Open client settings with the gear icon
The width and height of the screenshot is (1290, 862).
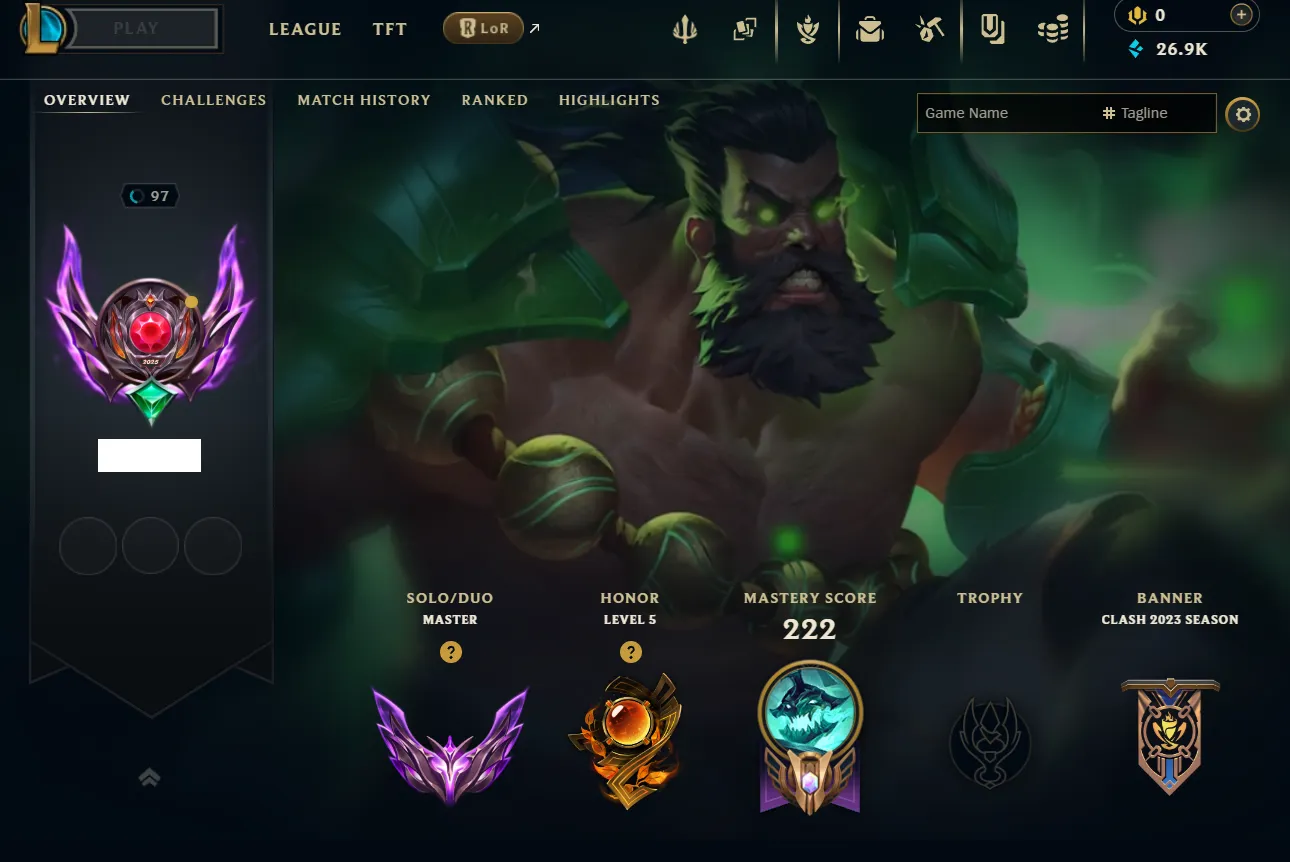pos(1243,114)
